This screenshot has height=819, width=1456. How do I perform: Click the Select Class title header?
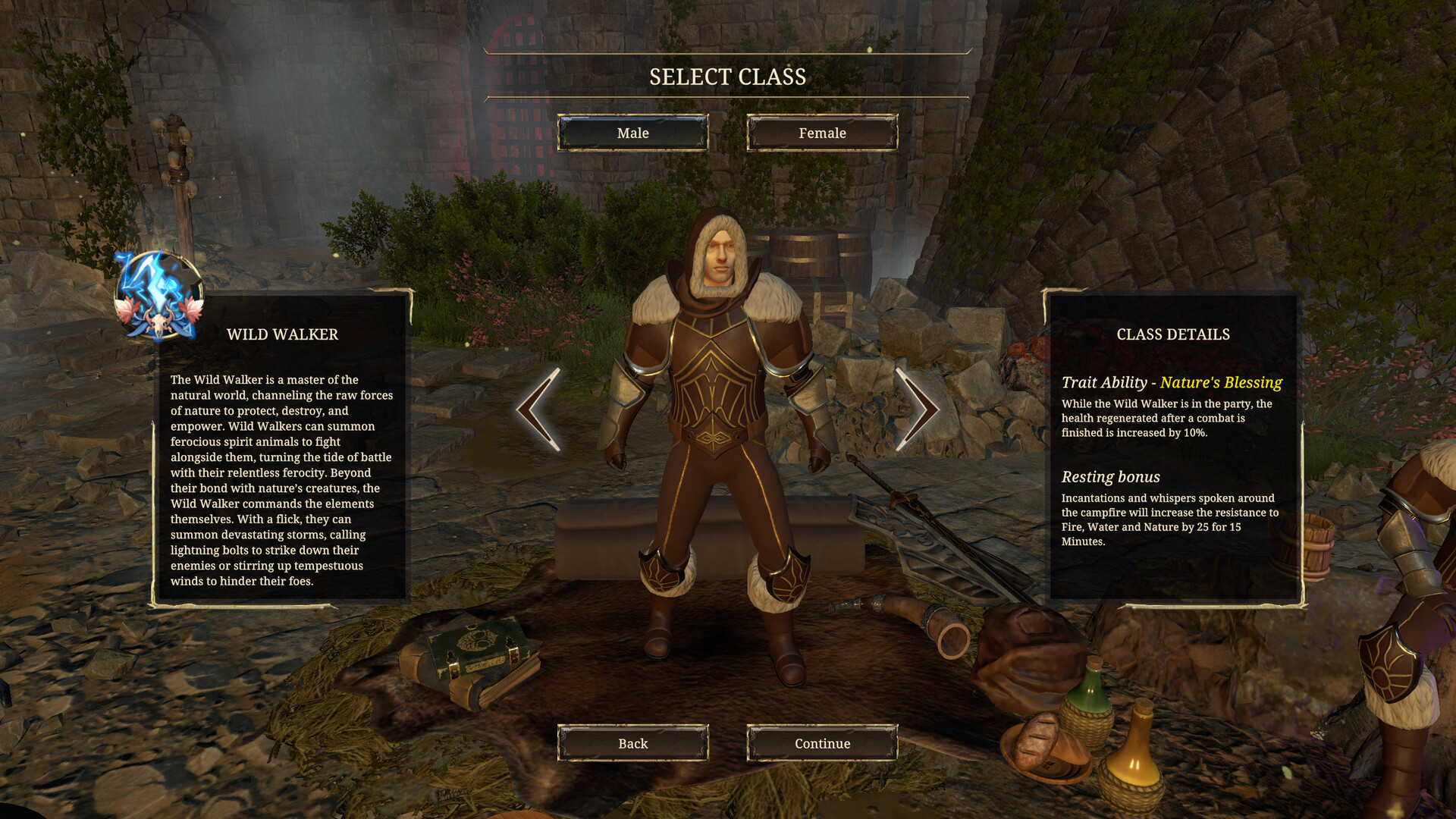tap(727, 76)
